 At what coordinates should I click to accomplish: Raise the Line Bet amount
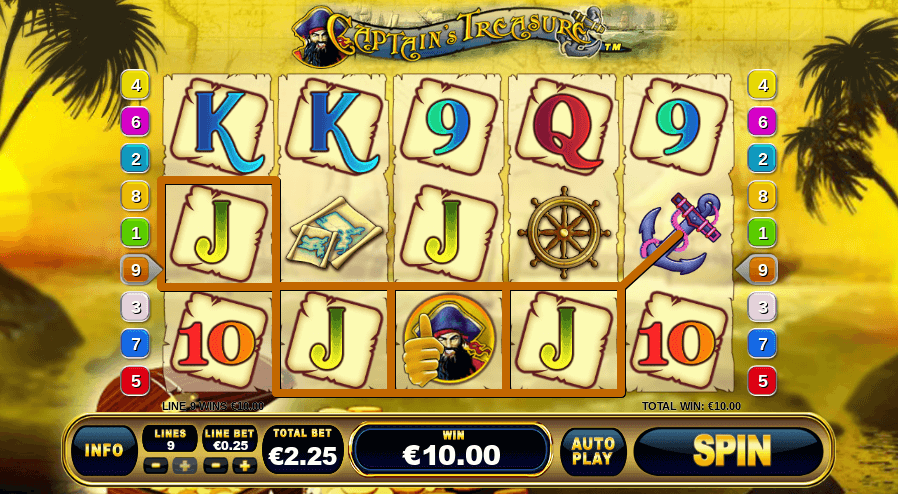(x=243, y=465)
